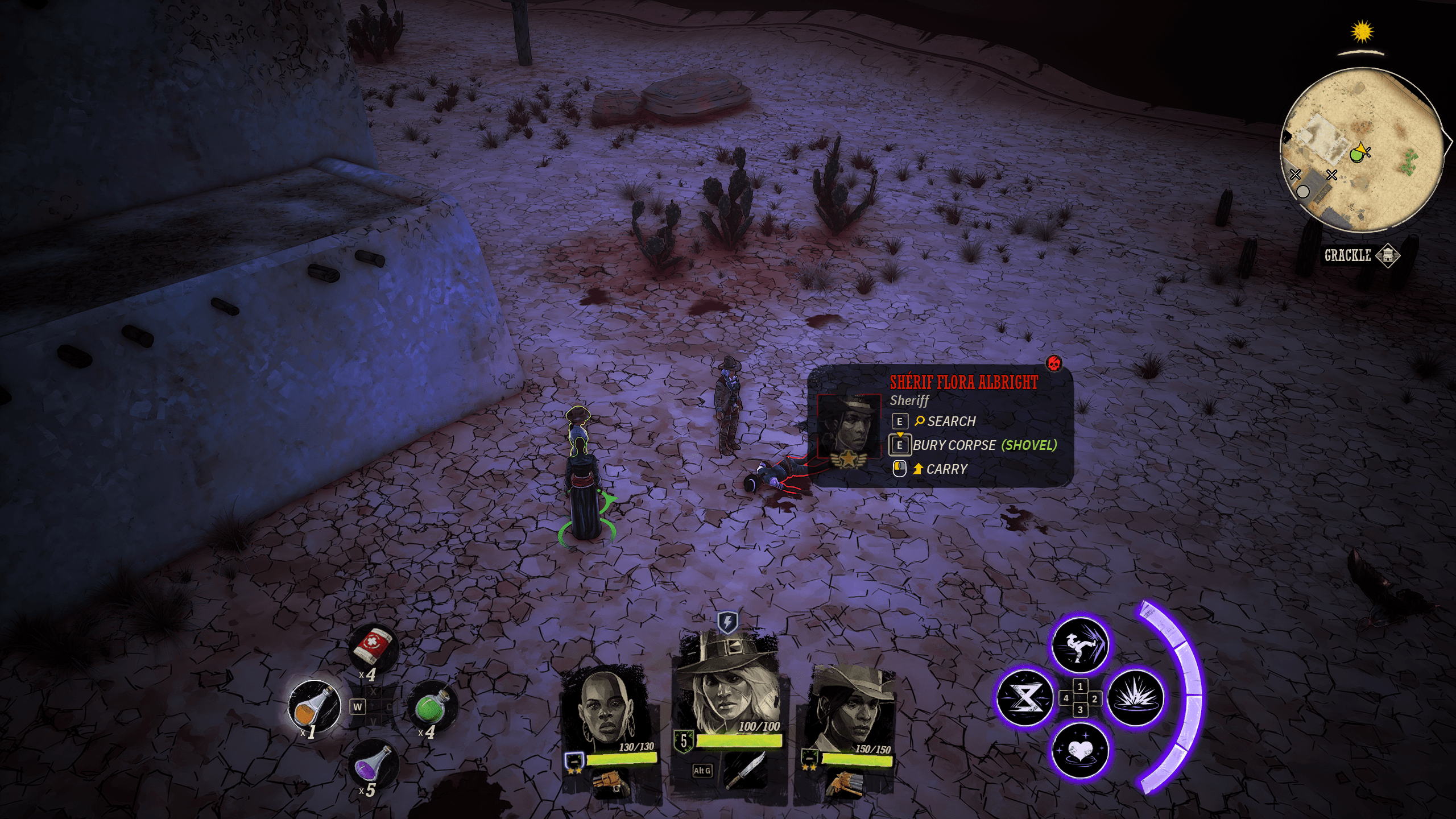Activate the kick ability
Screen dimensions: 1456x819
[1080, 645]
